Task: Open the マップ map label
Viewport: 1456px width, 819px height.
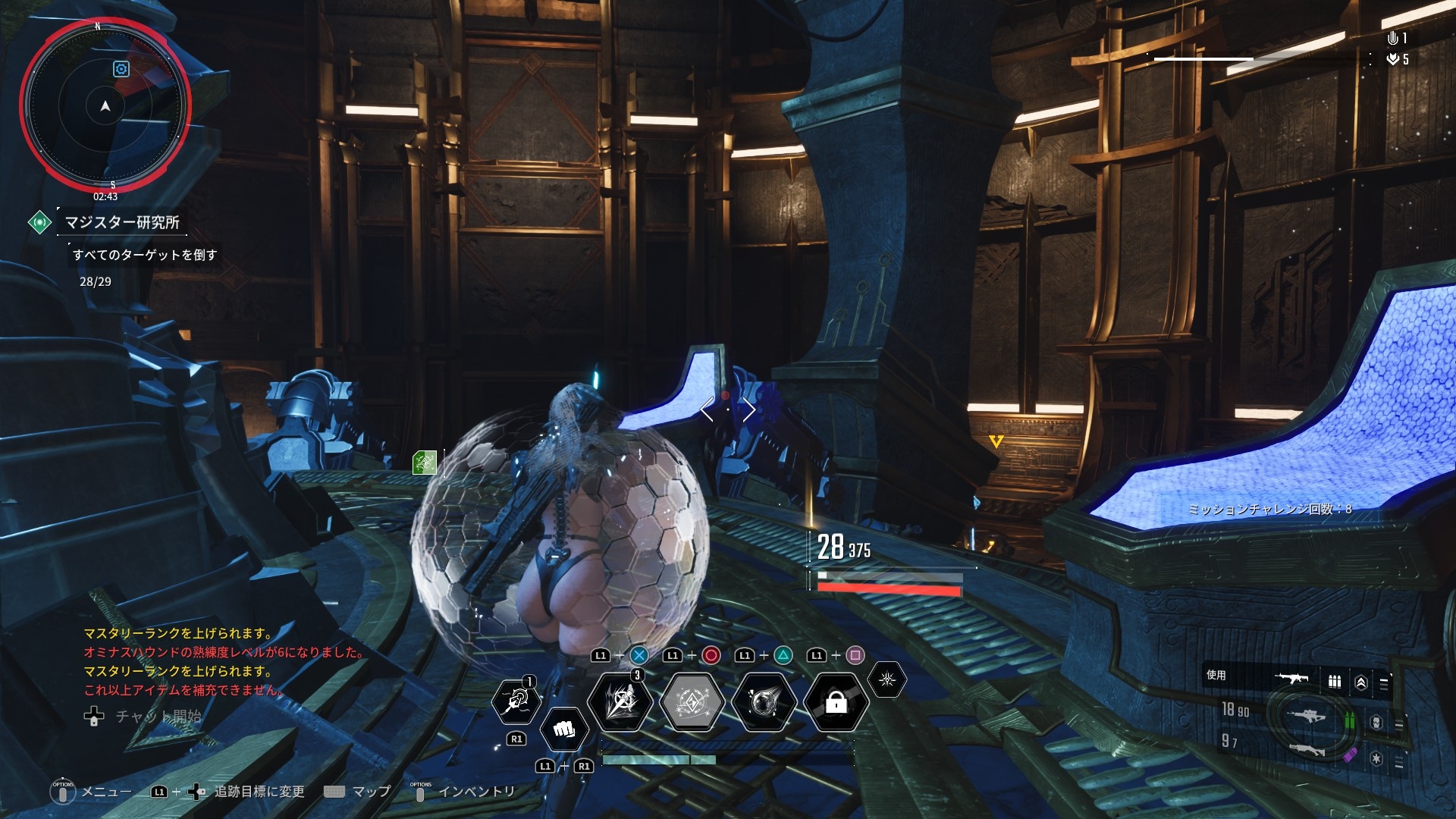Action: pos(372,792)
